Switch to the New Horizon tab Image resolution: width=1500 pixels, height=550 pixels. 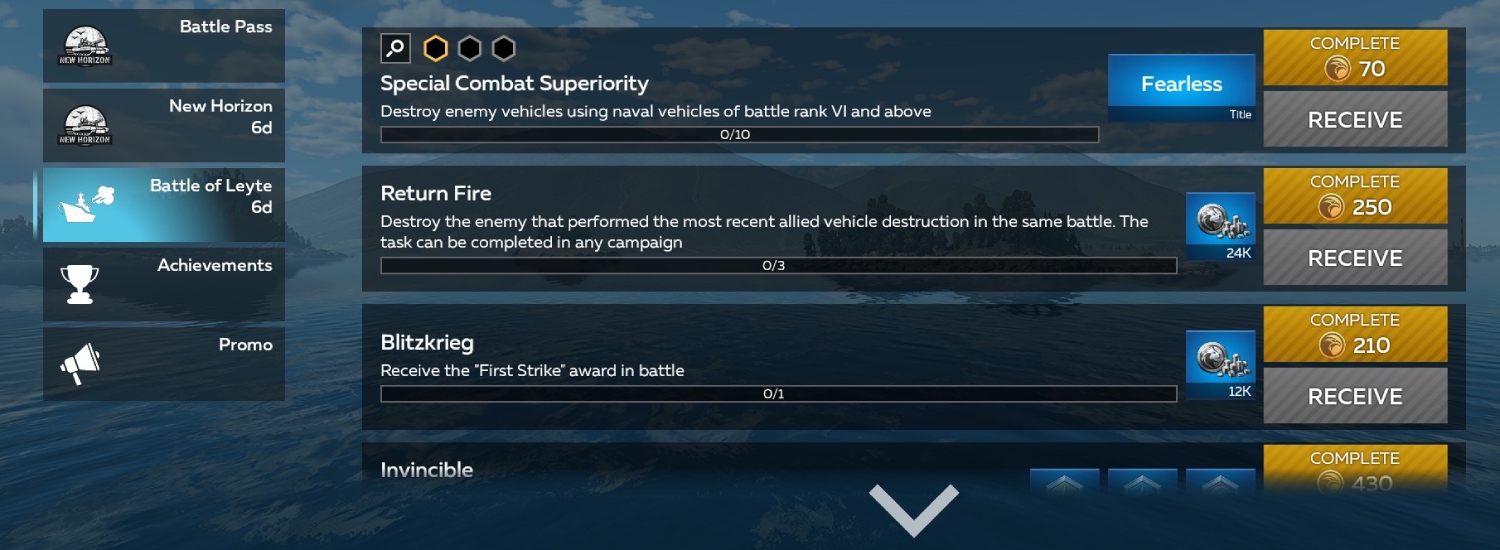164,125
